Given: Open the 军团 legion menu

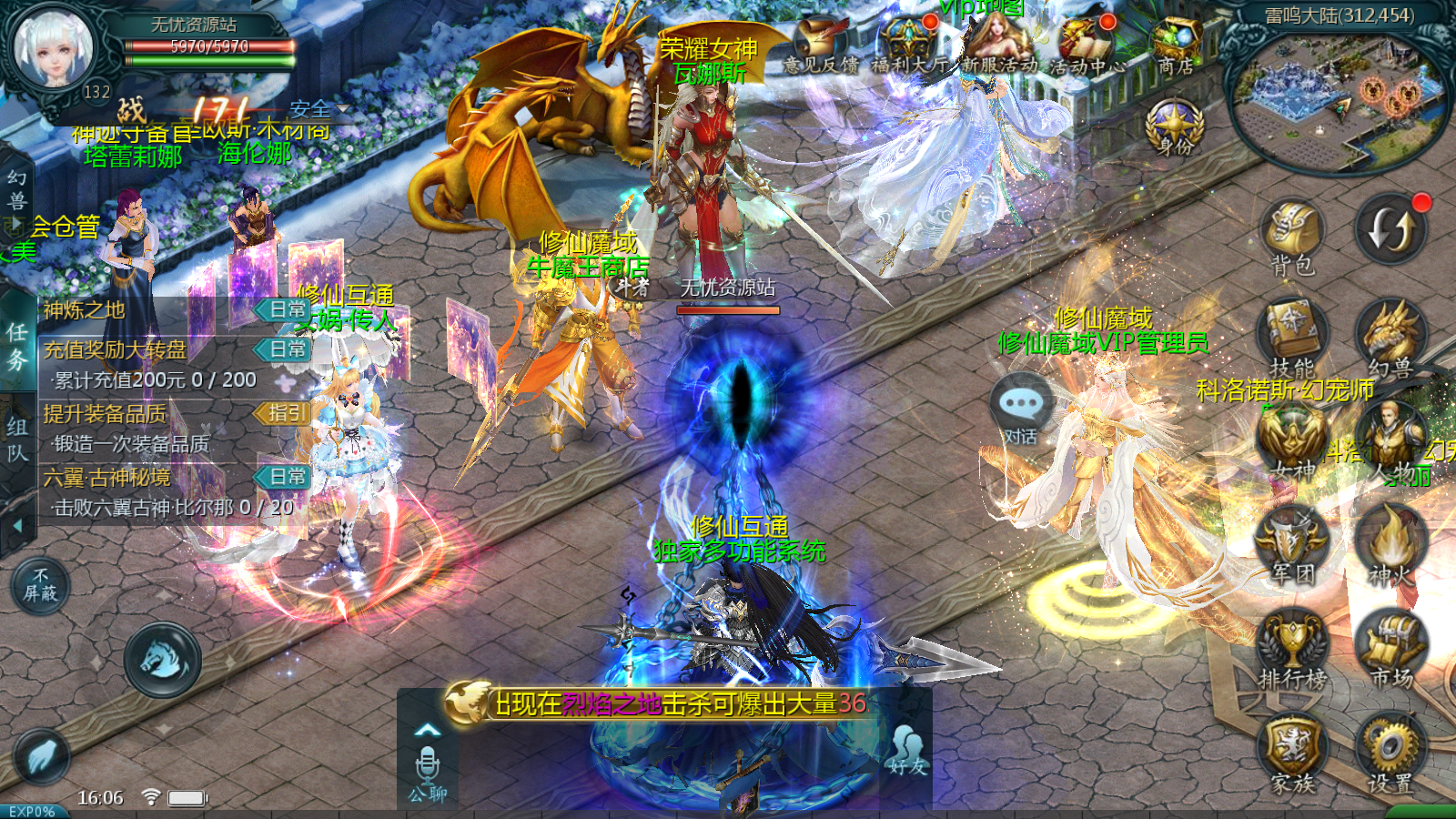Looking at the screenshot, I should pos(1292,546).
